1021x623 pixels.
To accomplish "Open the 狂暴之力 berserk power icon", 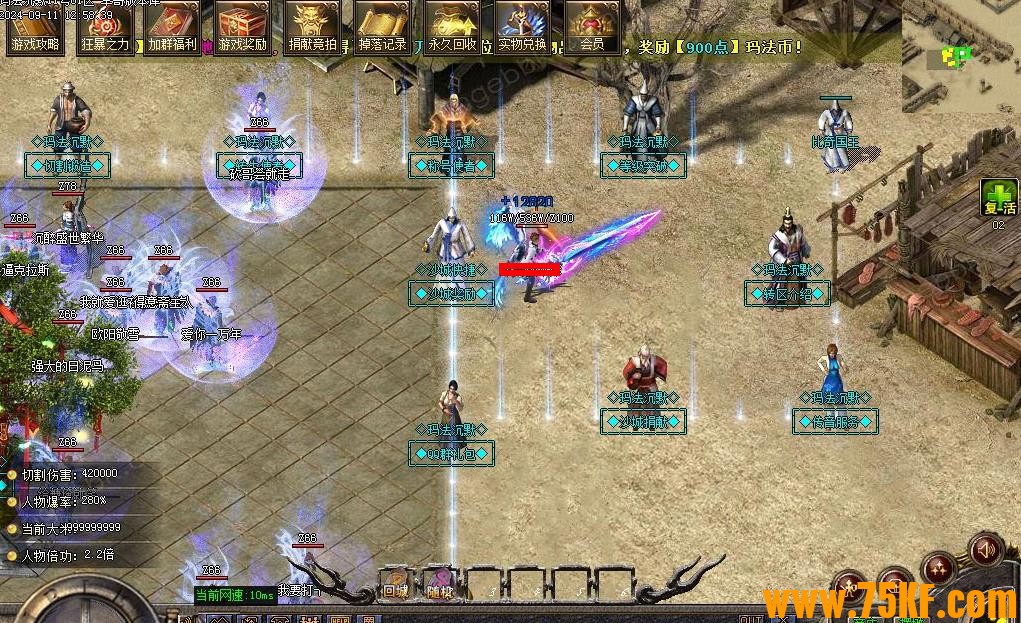I will click(105, 26).
